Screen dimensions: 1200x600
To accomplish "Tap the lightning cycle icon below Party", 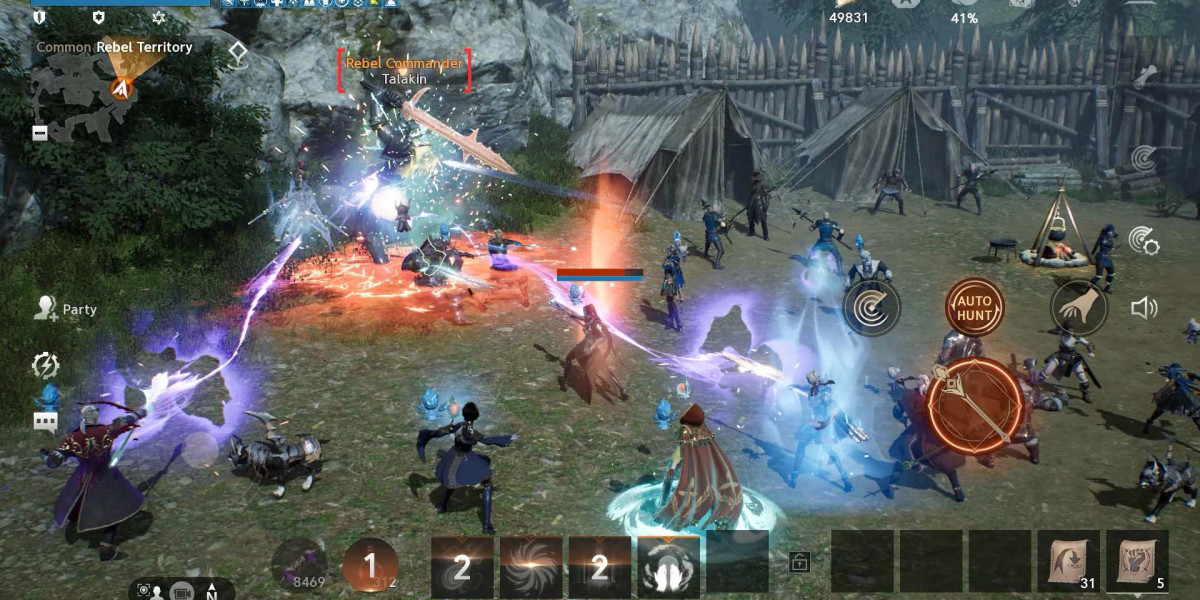I will click(x=45, y=365).
